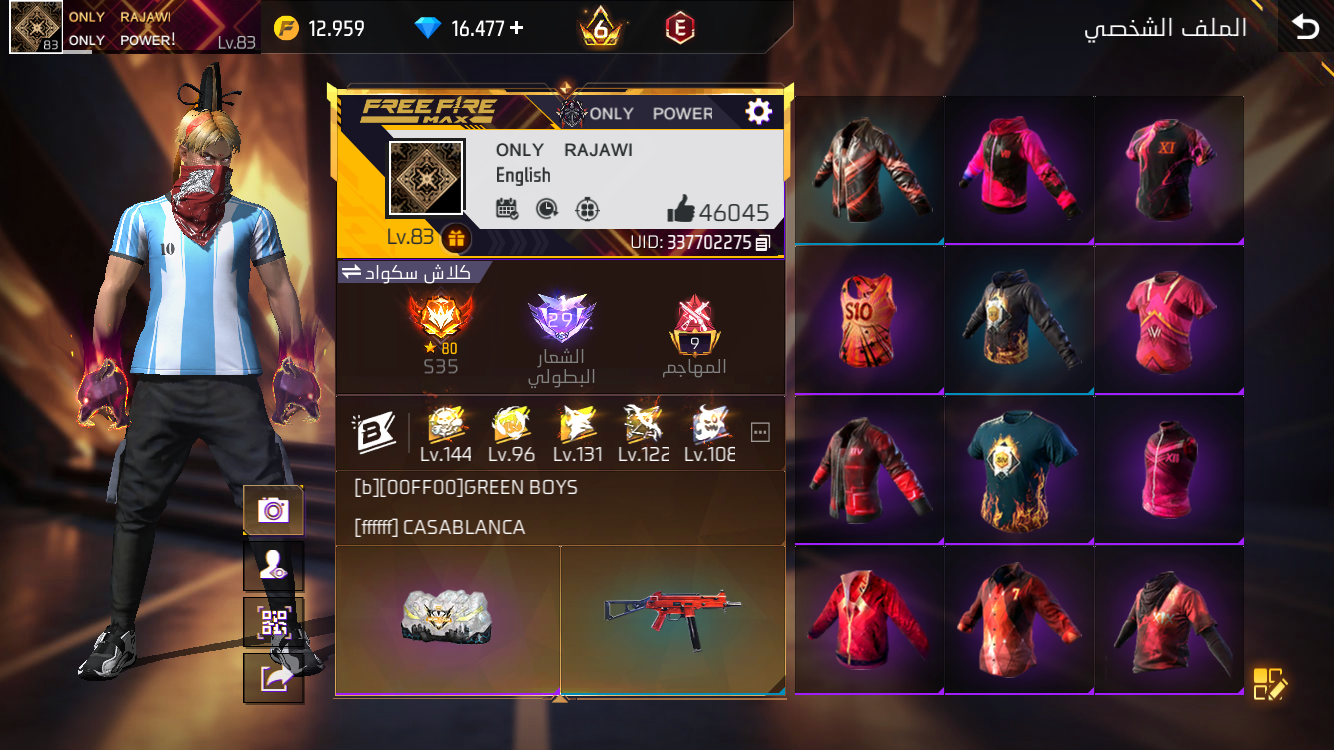
Task: Select the character avatar icon in sidebar
Action: pos(272,562)
